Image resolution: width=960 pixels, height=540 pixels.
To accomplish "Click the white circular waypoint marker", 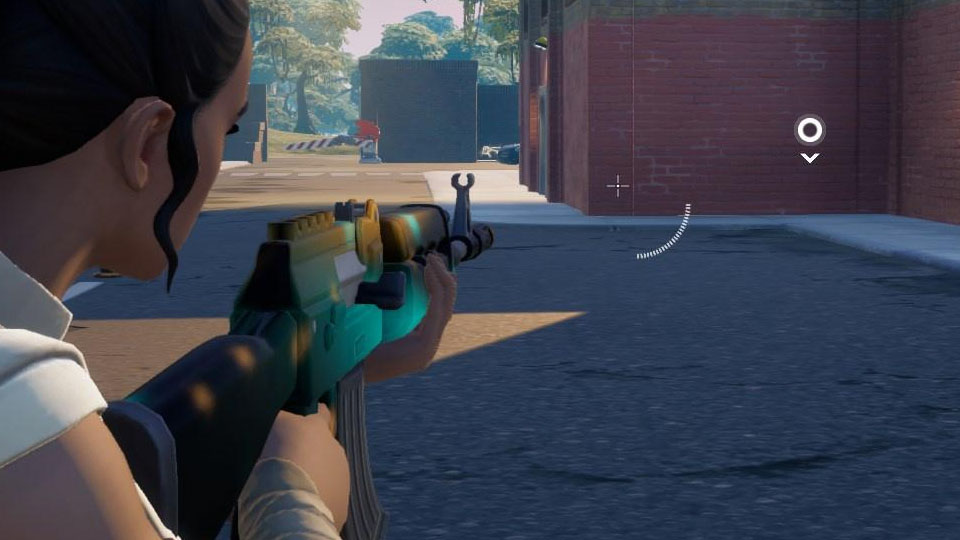I will pos(809,130).
